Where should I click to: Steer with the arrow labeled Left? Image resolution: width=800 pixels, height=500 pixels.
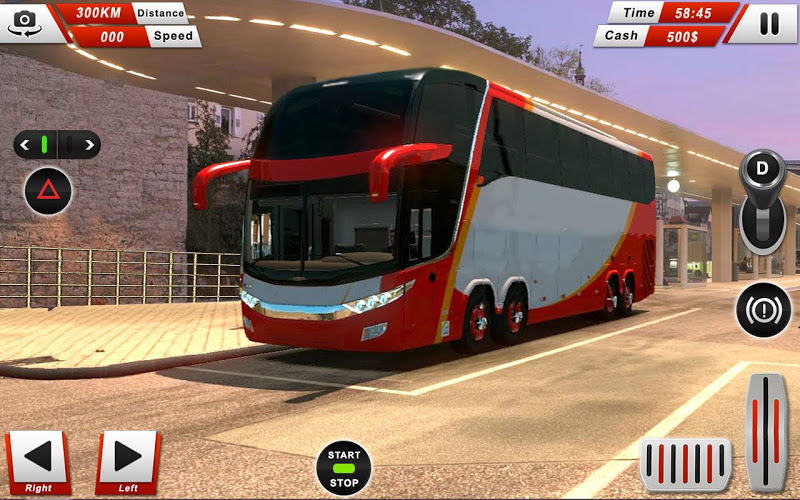[128, 460]
